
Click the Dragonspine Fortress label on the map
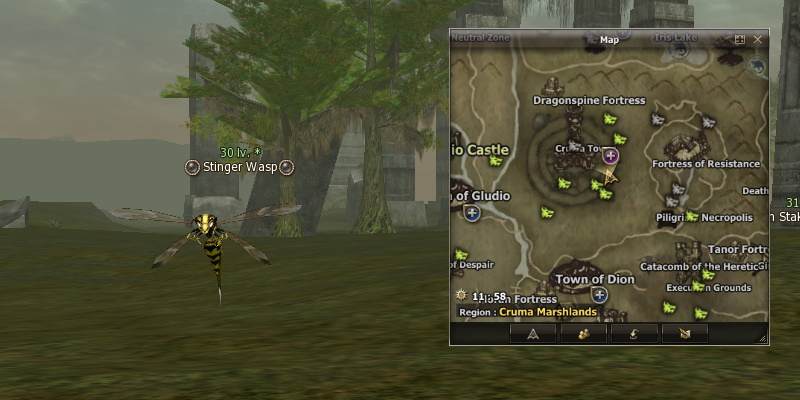pyautogui.click(x=589, y=101)
